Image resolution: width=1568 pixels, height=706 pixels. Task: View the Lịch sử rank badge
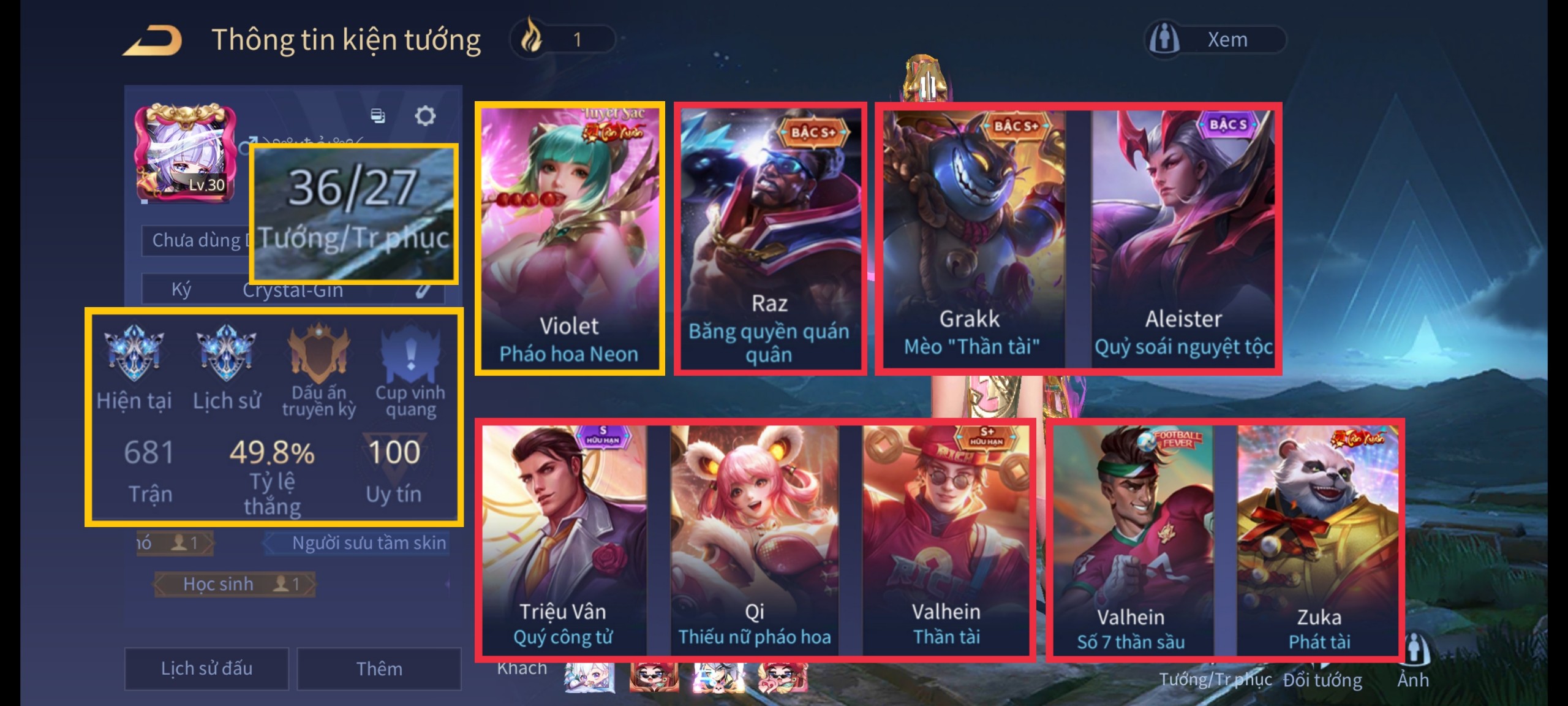click(x=226, y=354)
